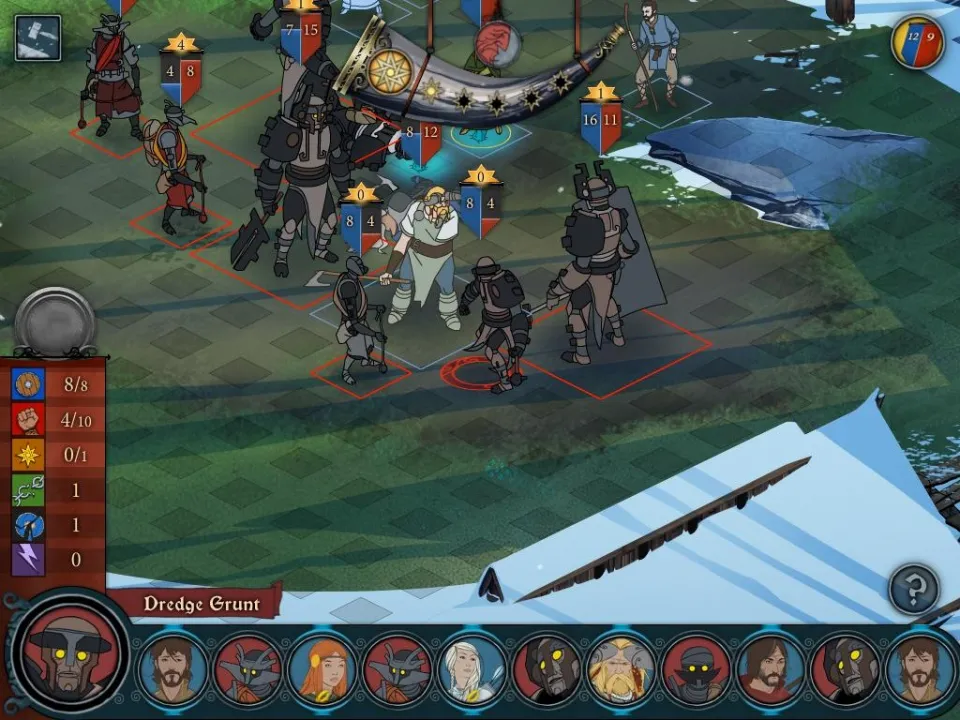Image resolution: width=960 pixels, height=720 pixels.
Task: Select the Dredge Grunt active unit portrait
Action: point(70,655)
